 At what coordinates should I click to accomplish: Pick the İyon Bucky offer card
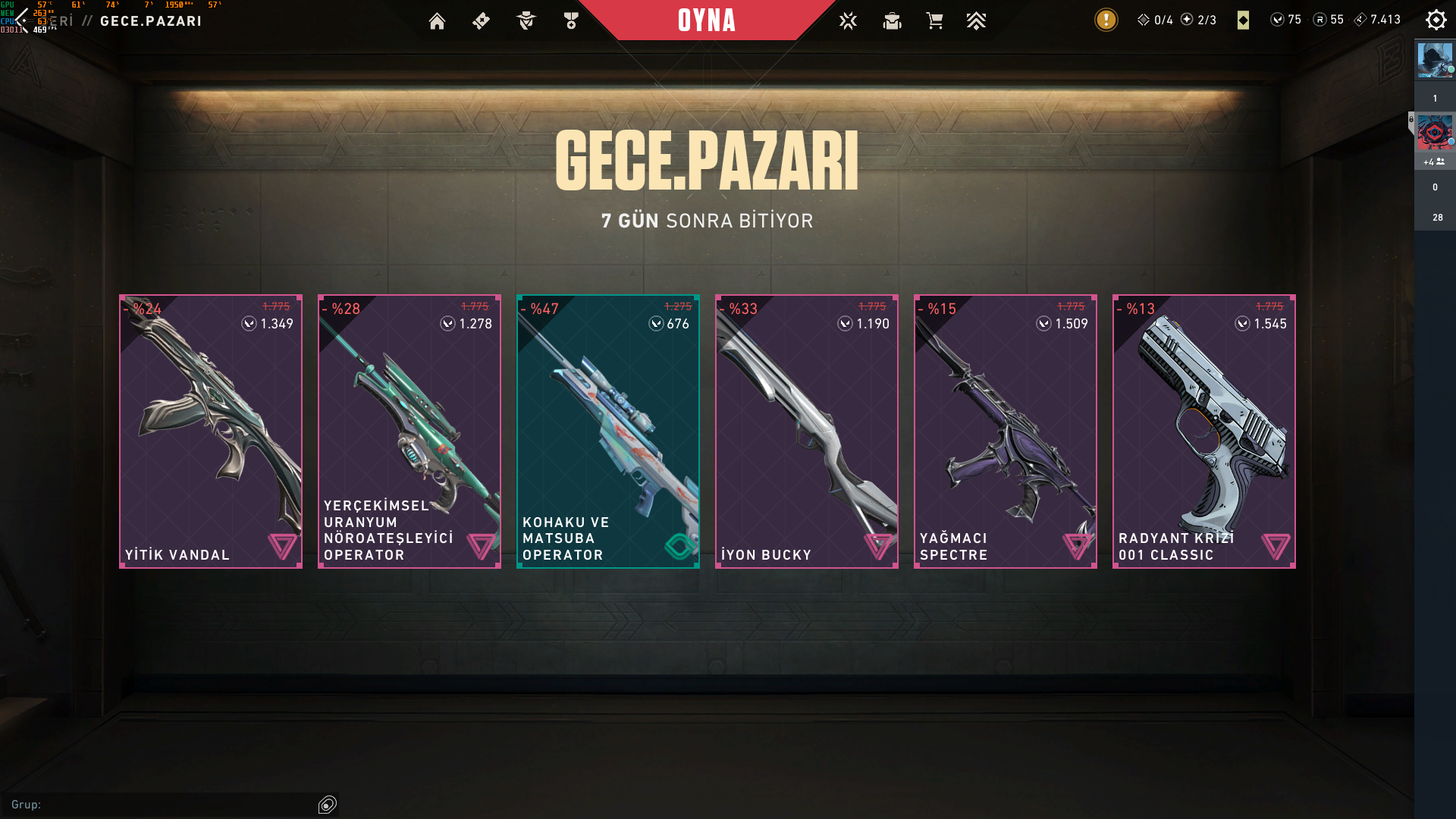tap(807, 431)
